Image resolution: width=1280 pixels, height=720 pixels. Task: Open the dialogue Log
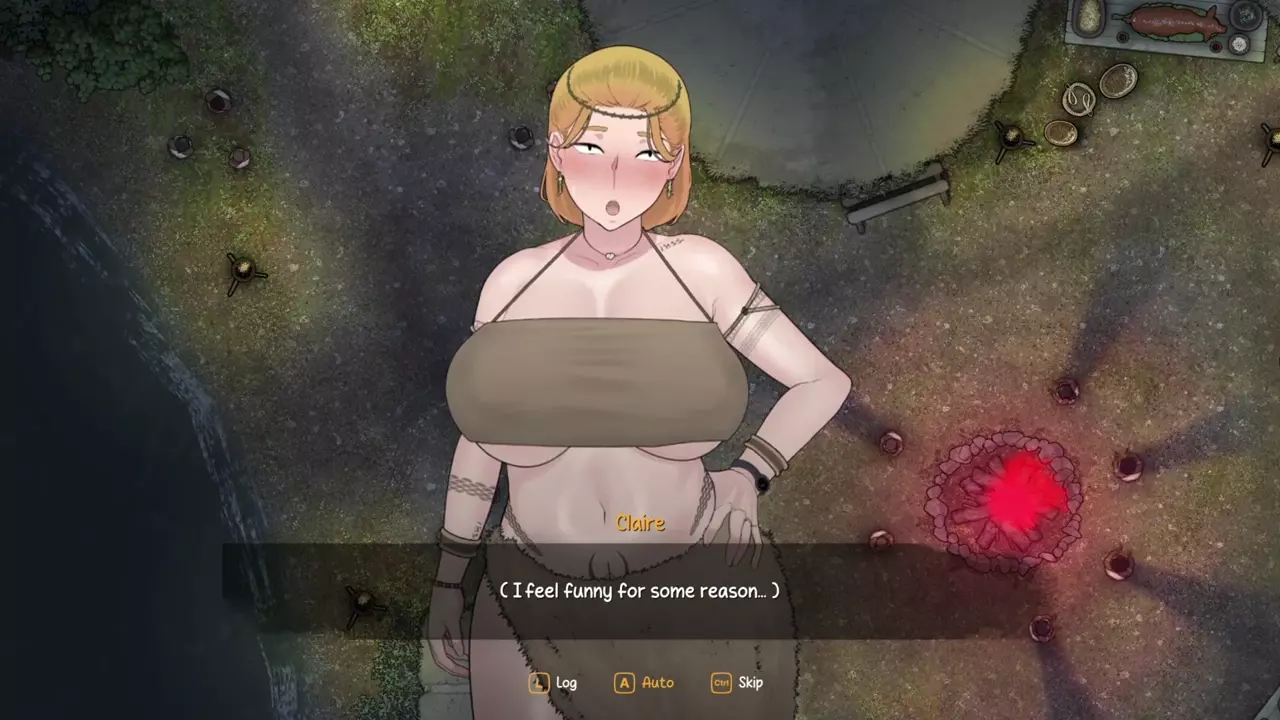point(554,683)
